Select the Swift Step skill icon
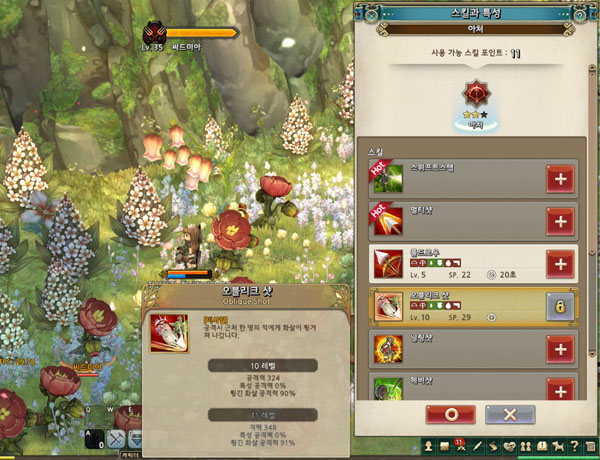Screen dimensions: 600x460 [x=386, y=178]
